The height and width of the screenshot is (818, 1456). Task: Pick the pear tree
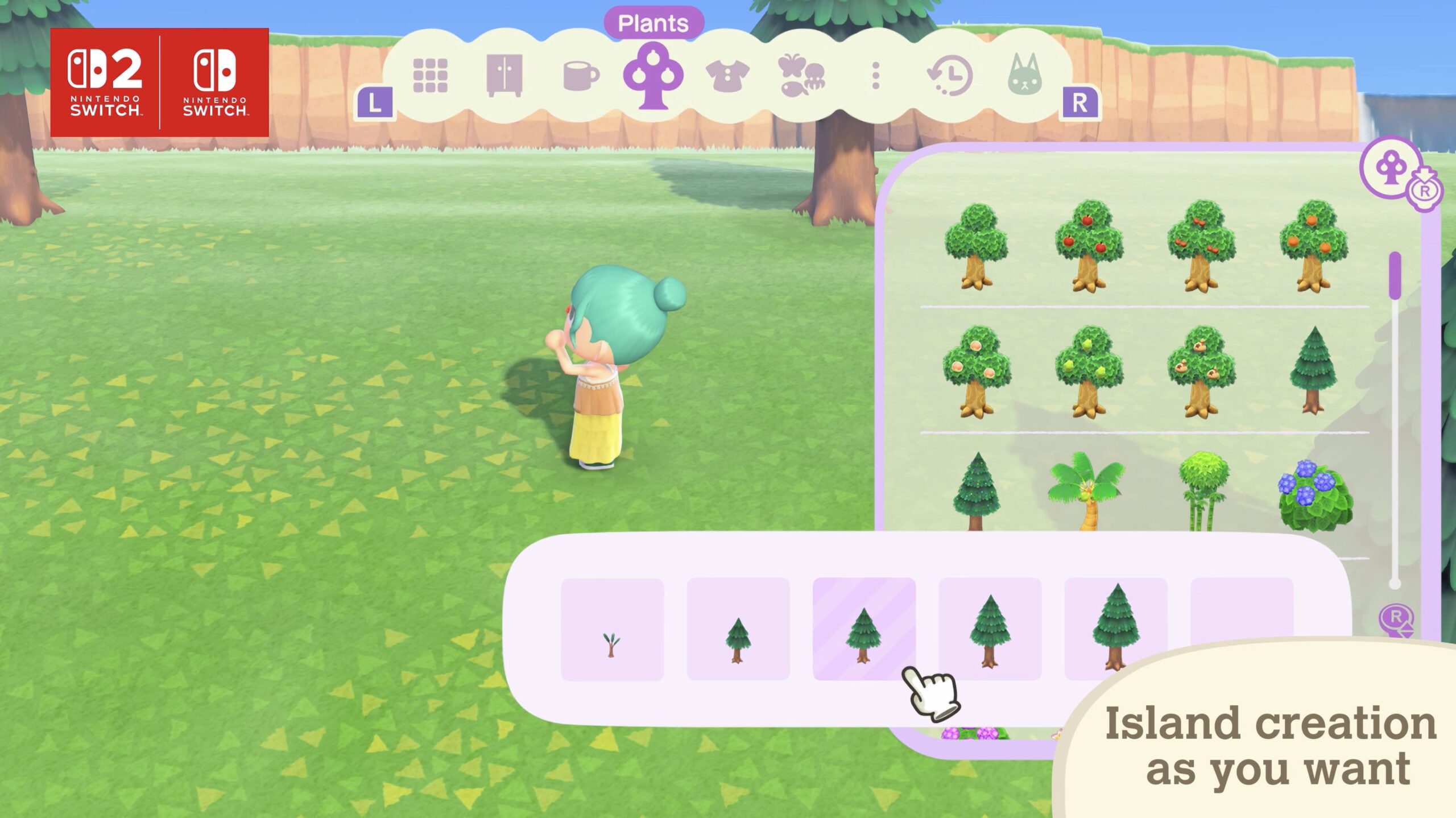1089,371
